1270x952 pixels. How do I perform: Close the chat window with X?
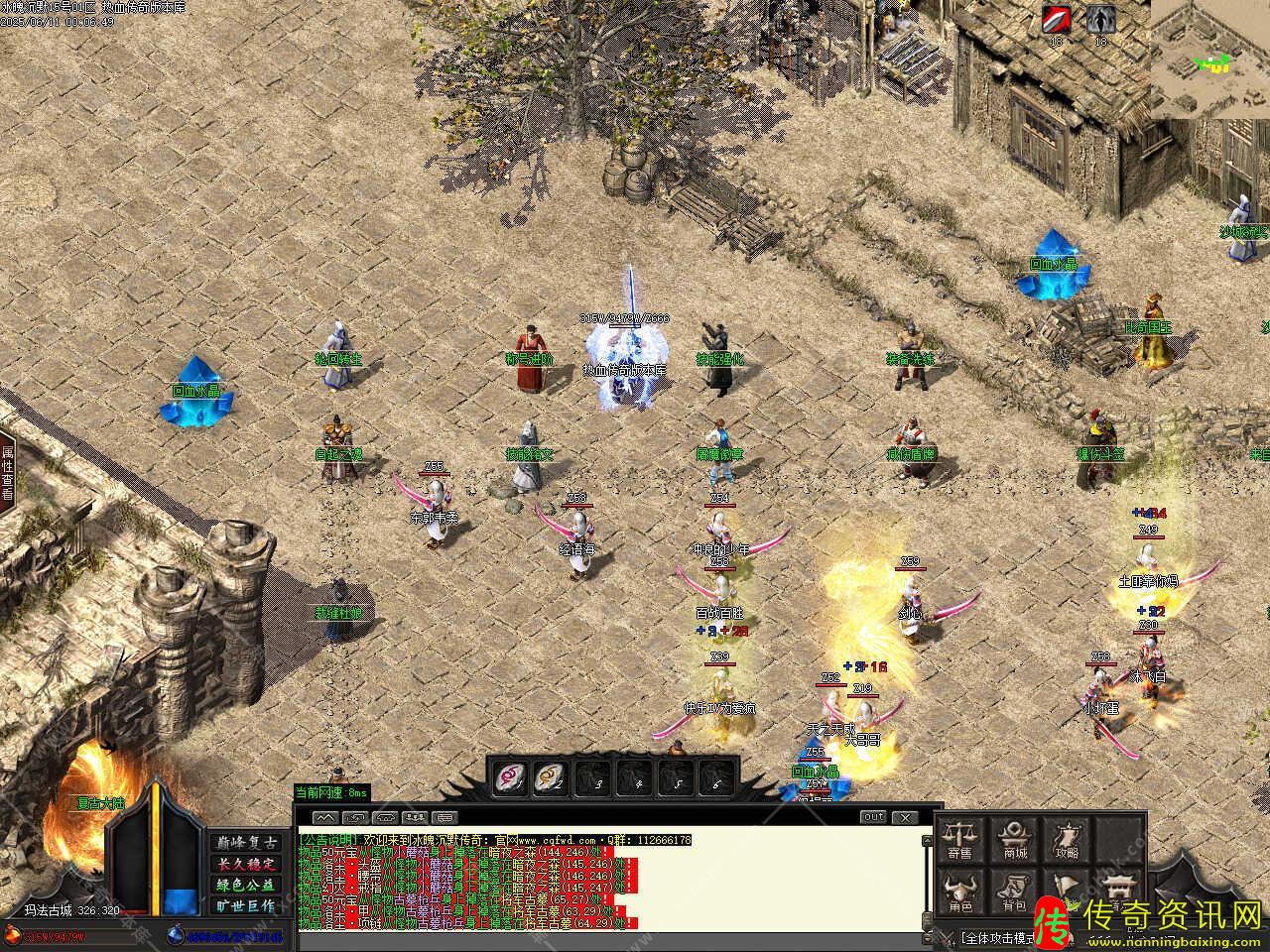(x=904, y=817)
